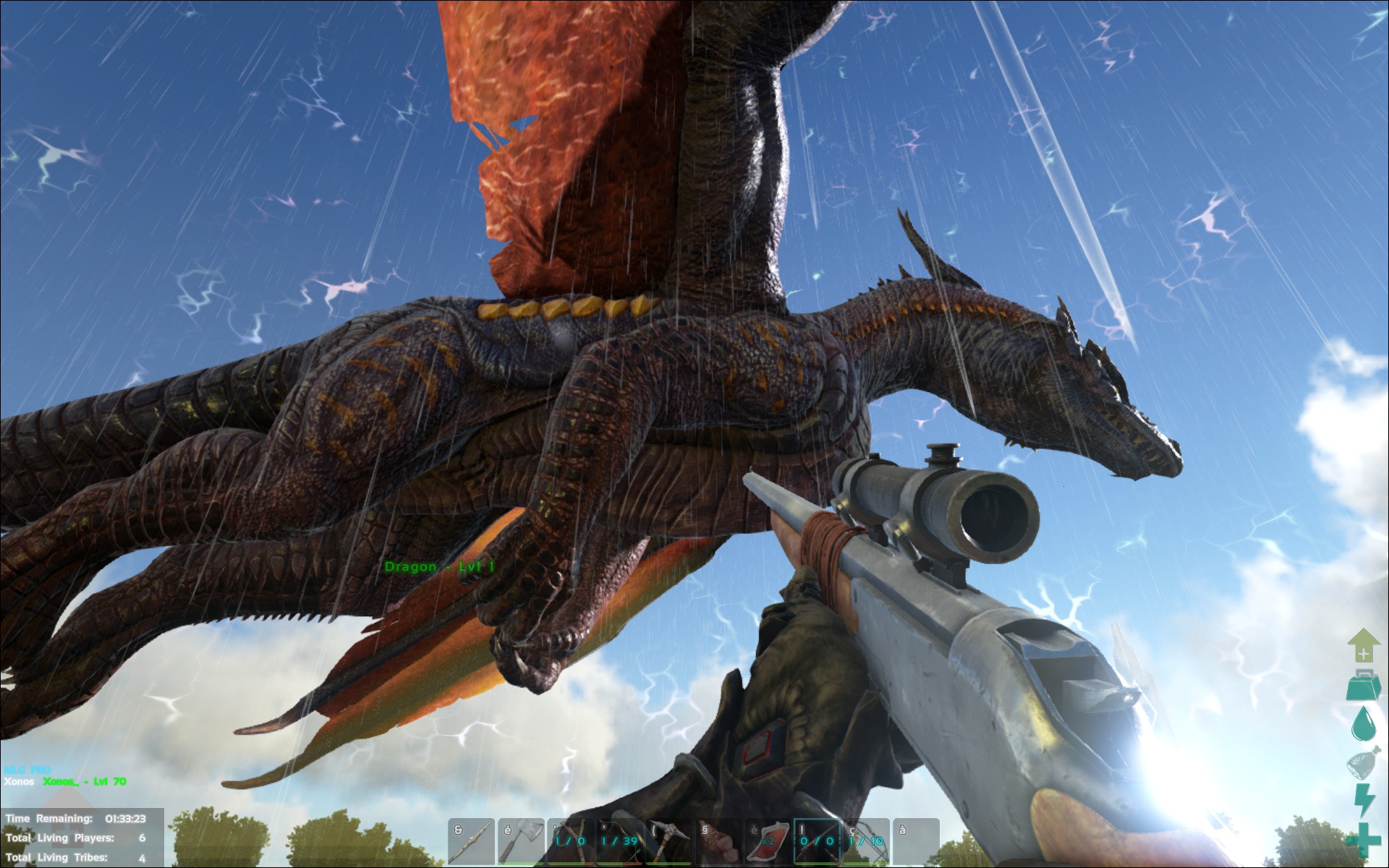Click the food sack HUD icon
1389x868 pixels.
pos(1364,763)
